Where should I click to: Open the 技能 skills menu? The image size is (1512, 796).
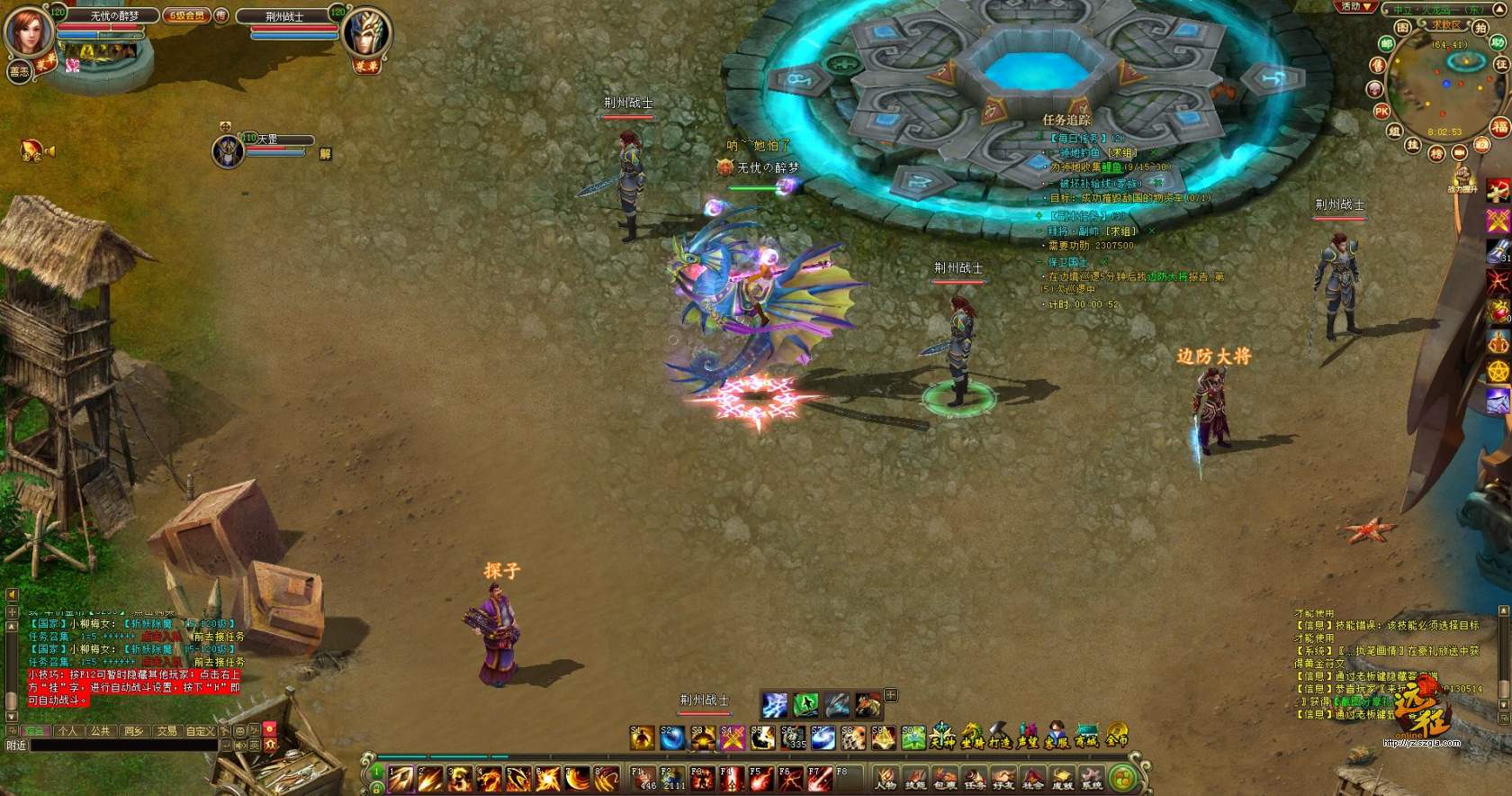(915, 778)
